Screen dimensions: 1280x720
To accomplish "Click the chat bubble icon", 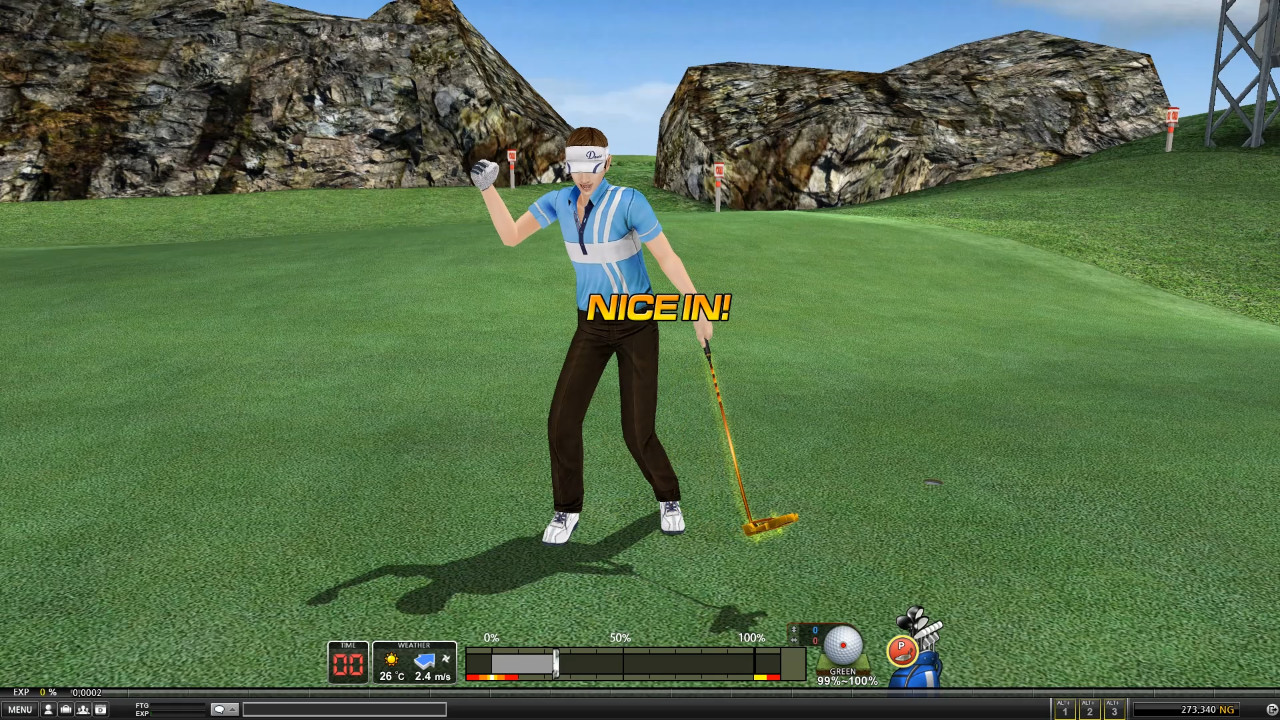I will click(x=218, y=708).
